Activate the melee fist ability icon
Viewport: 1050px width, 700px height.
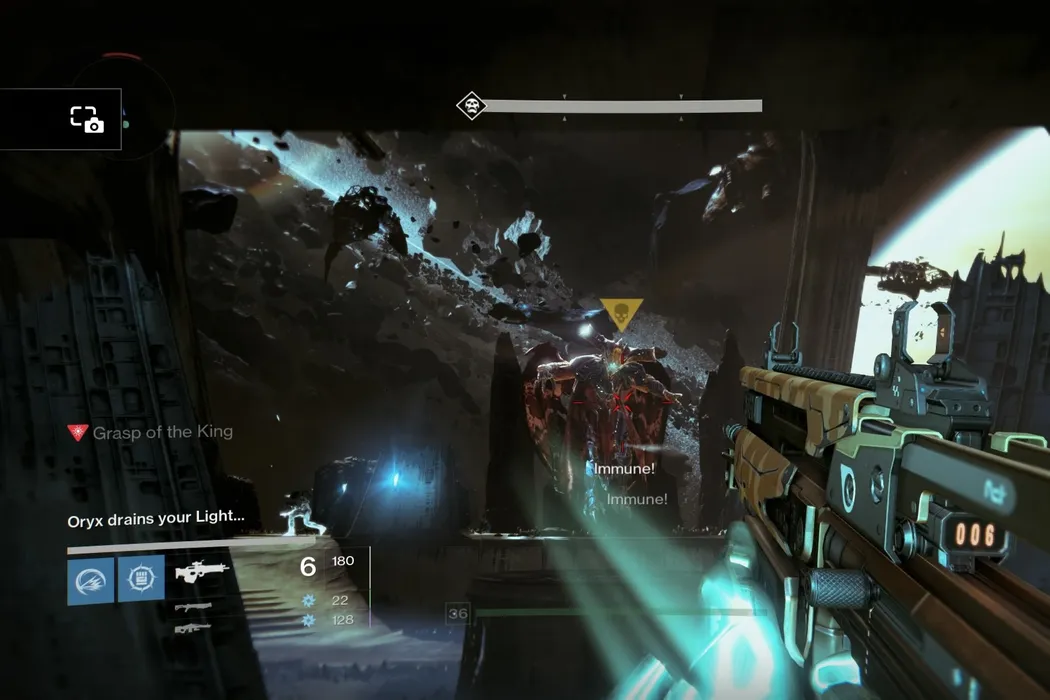[x=141, y=580]
